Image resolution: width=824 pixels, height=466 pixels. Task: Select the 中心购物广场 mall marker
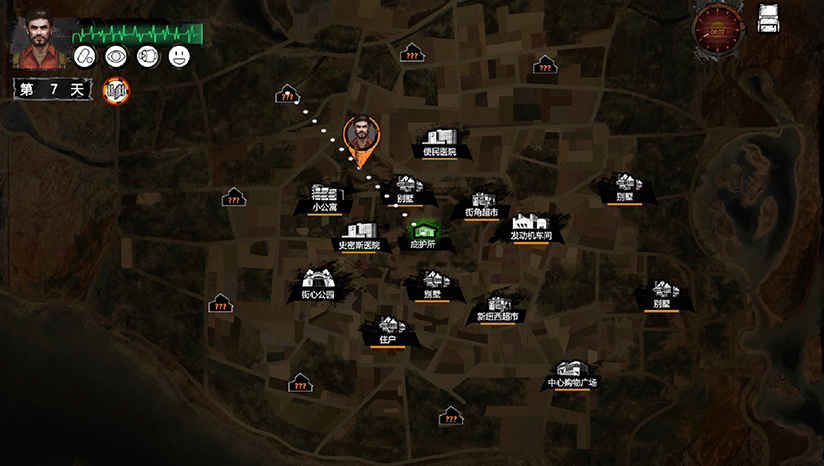[x=572, y=371]
